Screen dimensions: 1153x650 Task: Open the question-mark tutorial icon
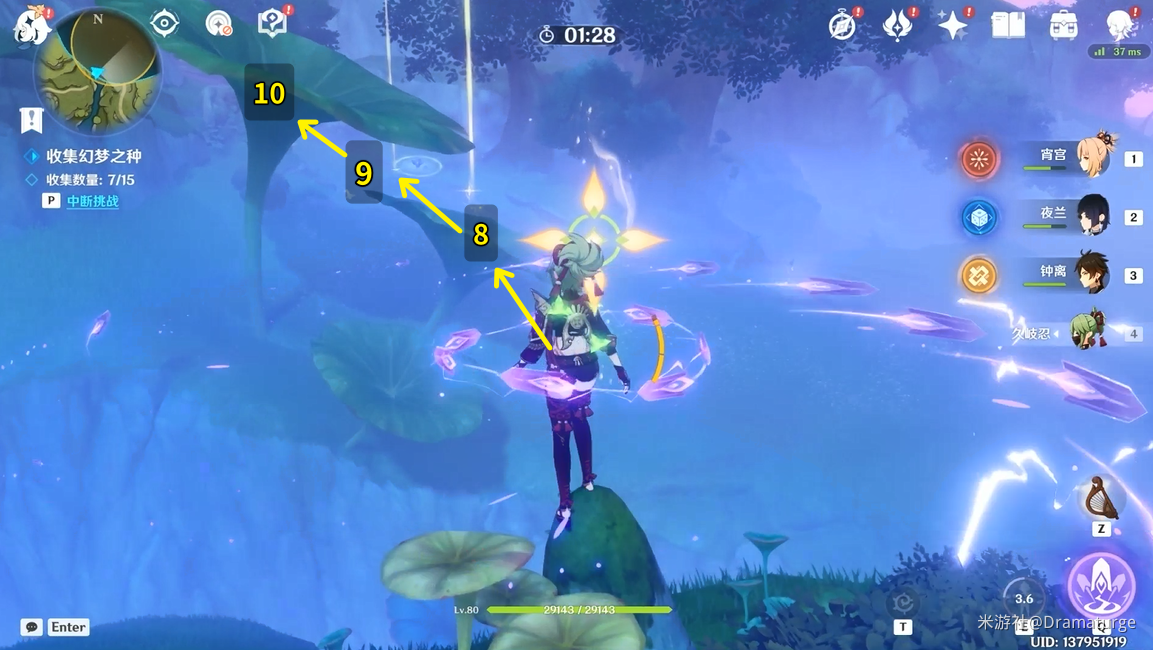point(272,23)
